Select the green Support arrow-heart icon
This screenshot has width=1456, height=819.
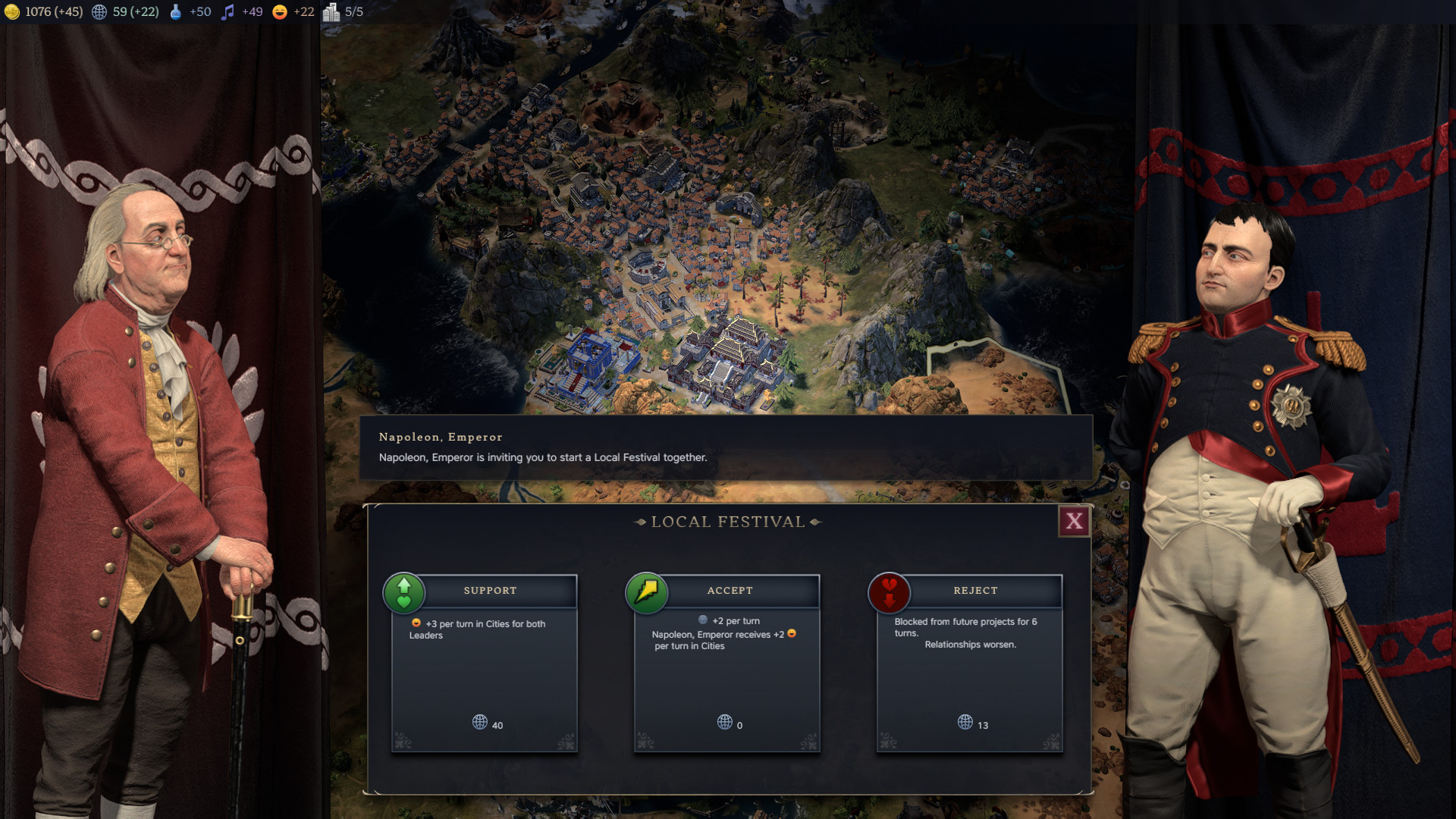pyautogui.click(x=404, y=593)
